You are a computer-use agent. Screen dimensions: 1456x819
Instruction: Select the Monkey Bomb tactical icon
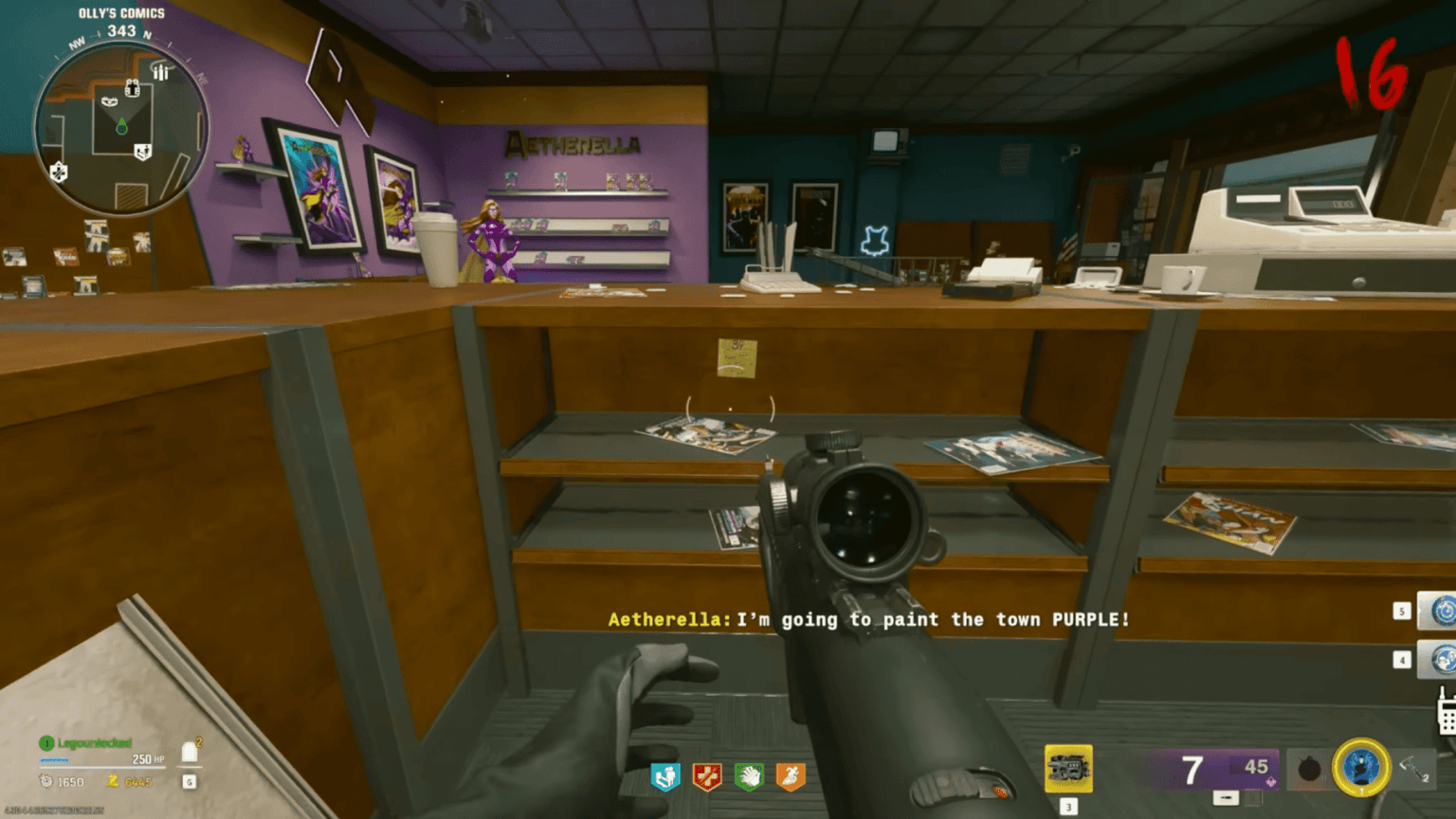pos(1362,768)
